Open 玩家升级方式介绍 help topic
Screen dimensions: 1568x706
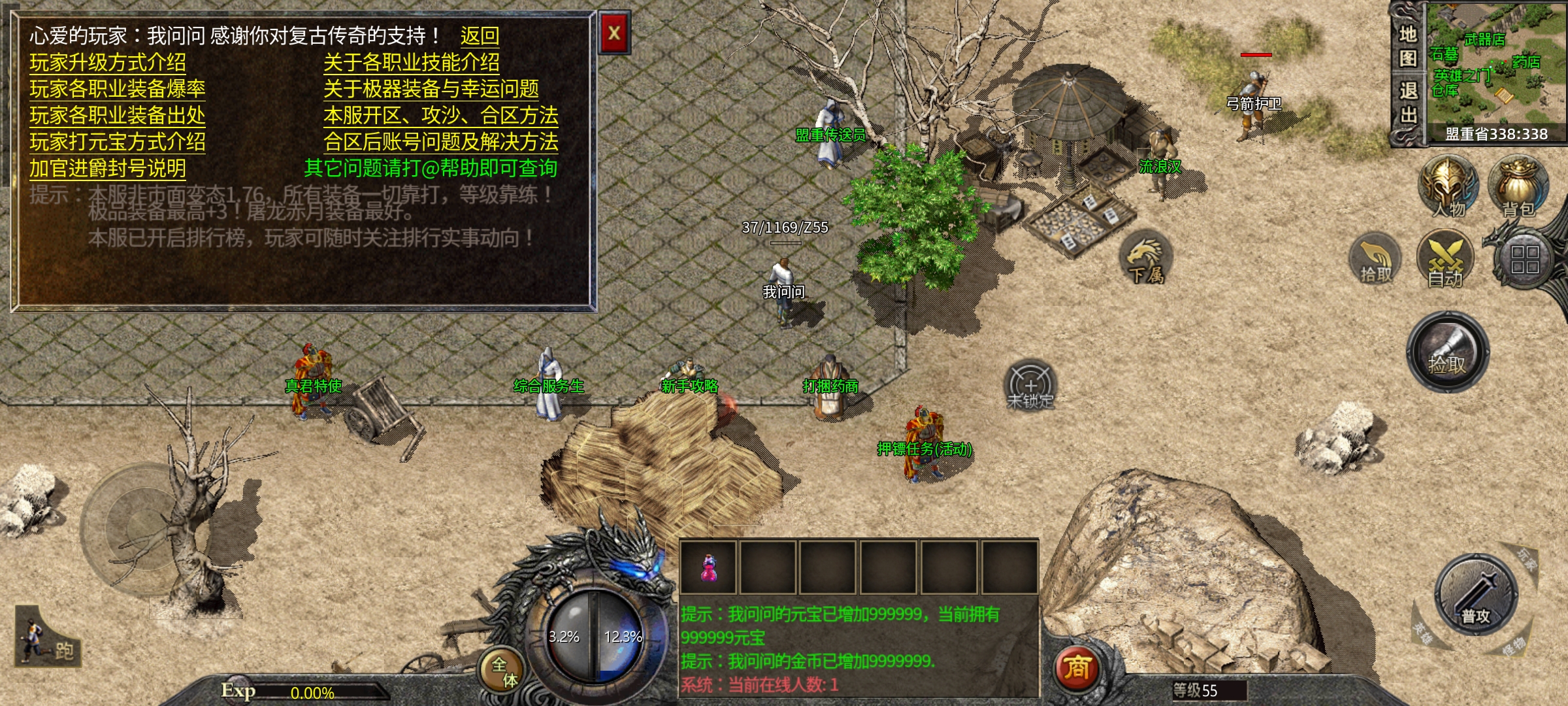pos(108,63)
